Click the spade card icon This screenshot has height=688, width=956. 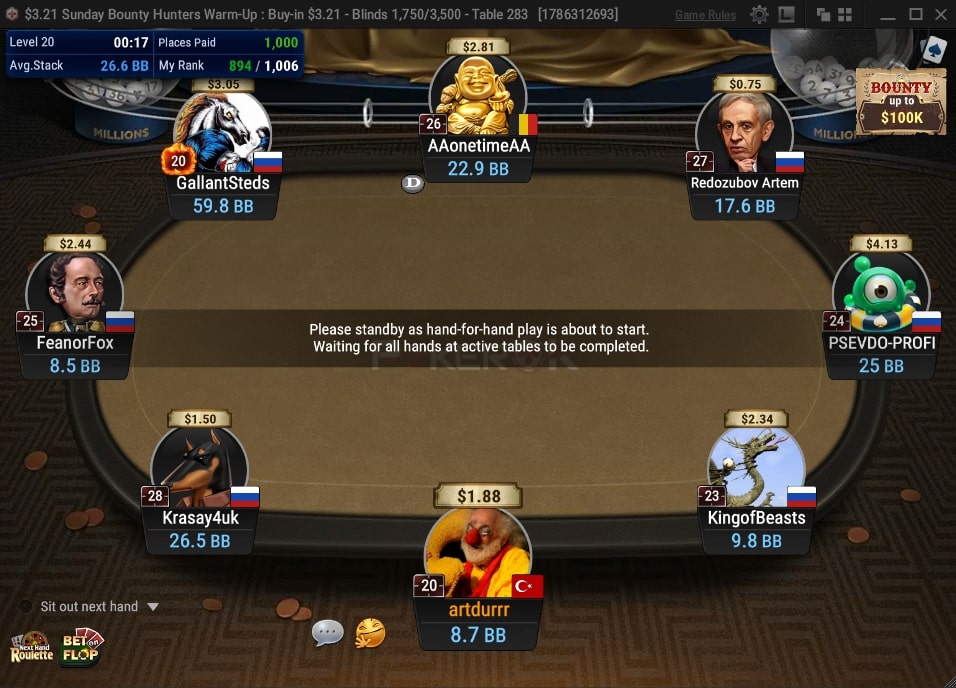click(x=933, y=50)
